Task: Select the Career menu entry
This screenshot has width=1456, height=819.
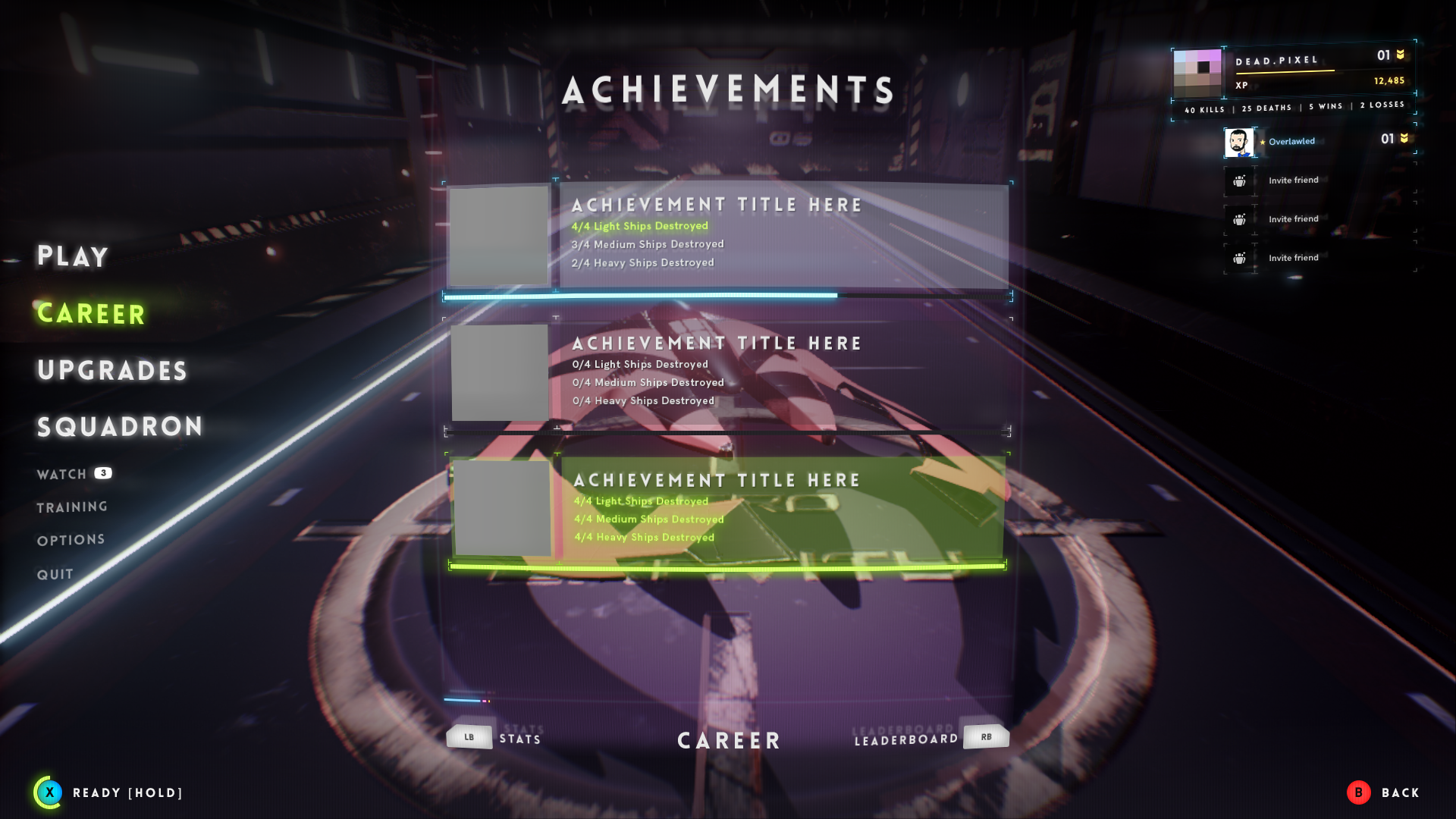Action: [x=91, y=314]
